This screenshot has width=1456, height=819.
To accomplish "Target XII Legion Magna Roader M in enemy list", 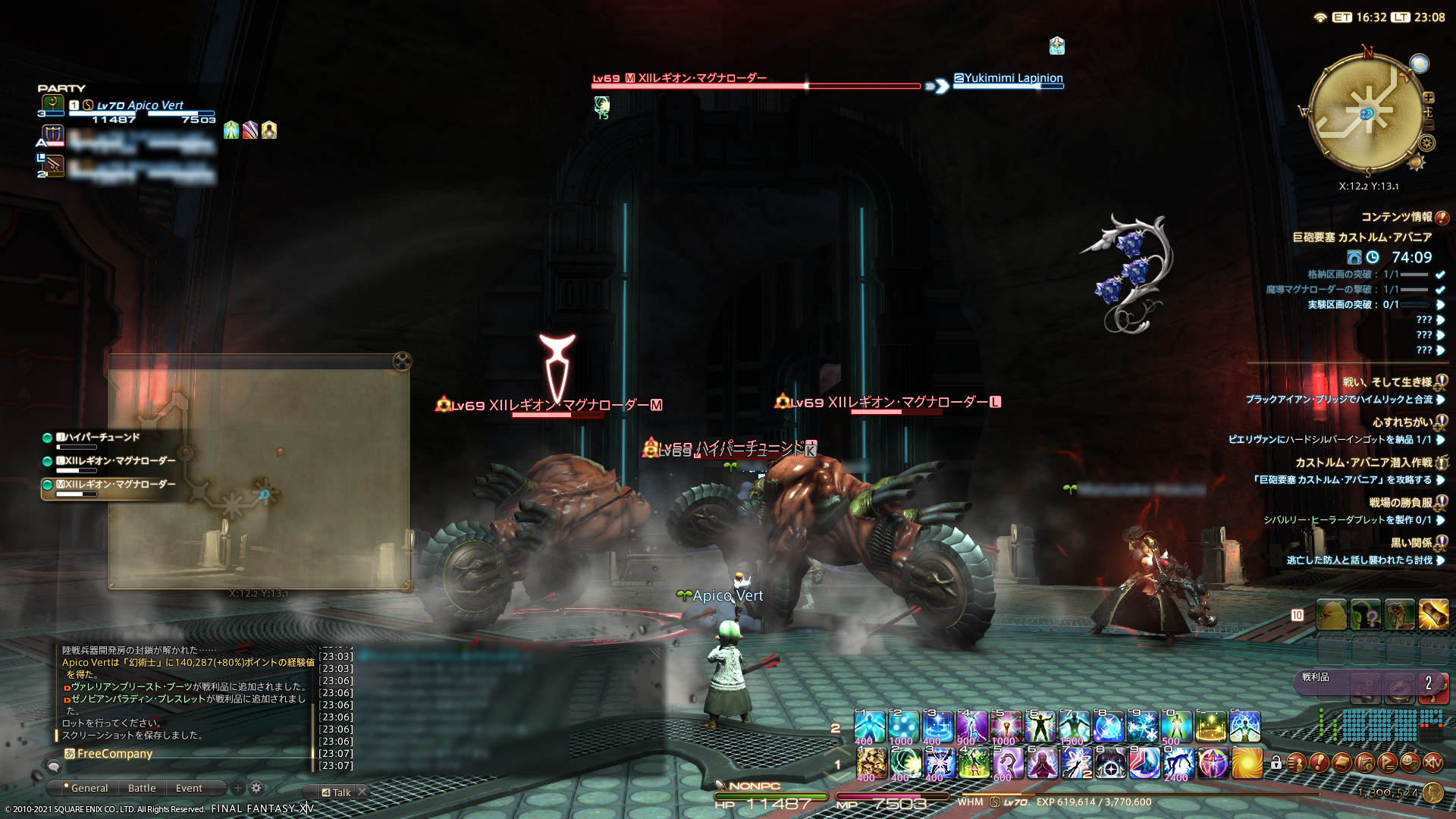I will (x=114, y=485).
